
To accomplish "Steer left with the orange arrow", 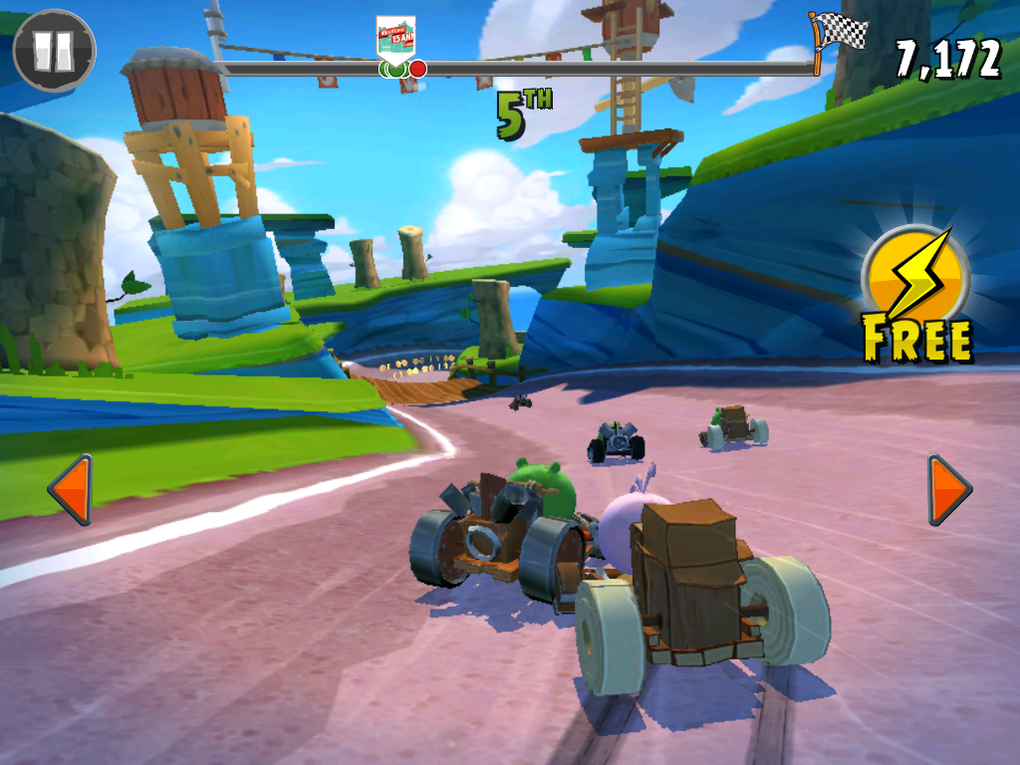I will (70, 489).
